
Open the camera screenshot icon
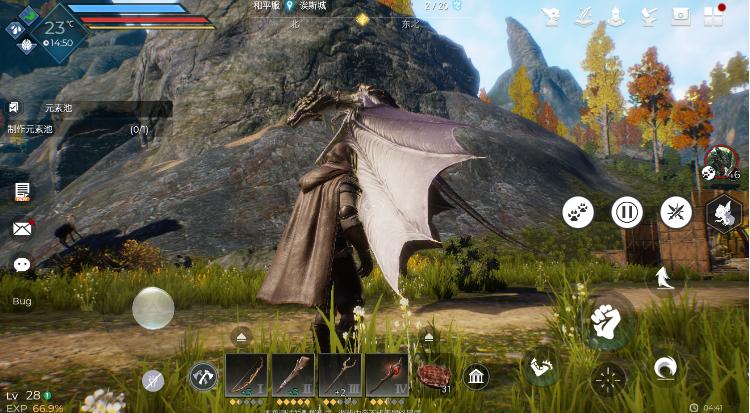click(681, 16)
